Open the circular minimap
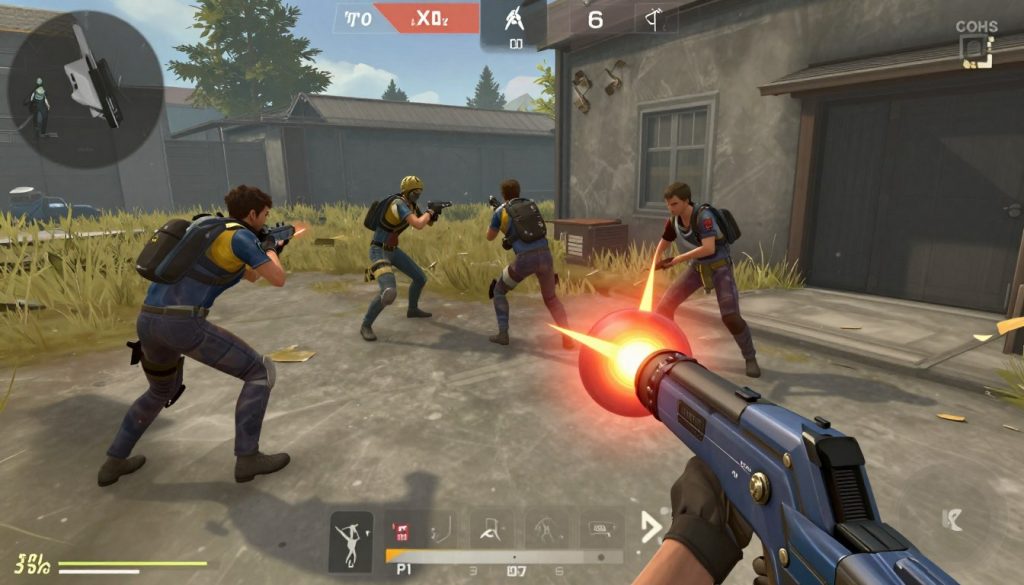Viewport: 1024px width, 585px height. coord(85,89)
